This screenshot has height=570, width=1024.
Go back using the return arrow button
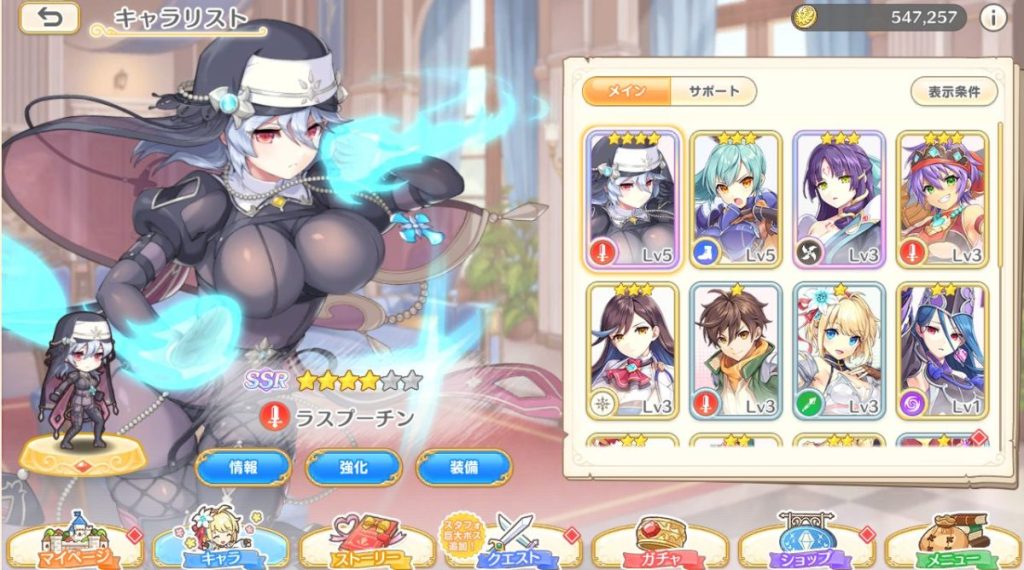click(49, 18)
